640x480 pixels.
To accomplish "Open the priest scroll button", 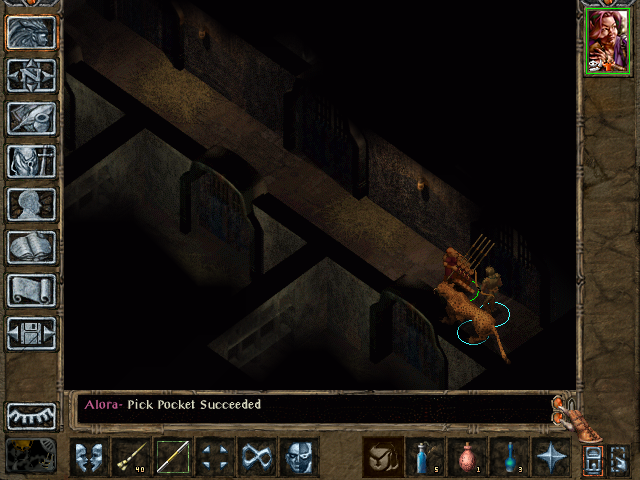I will pyautogui.click(x=32, y=290).
